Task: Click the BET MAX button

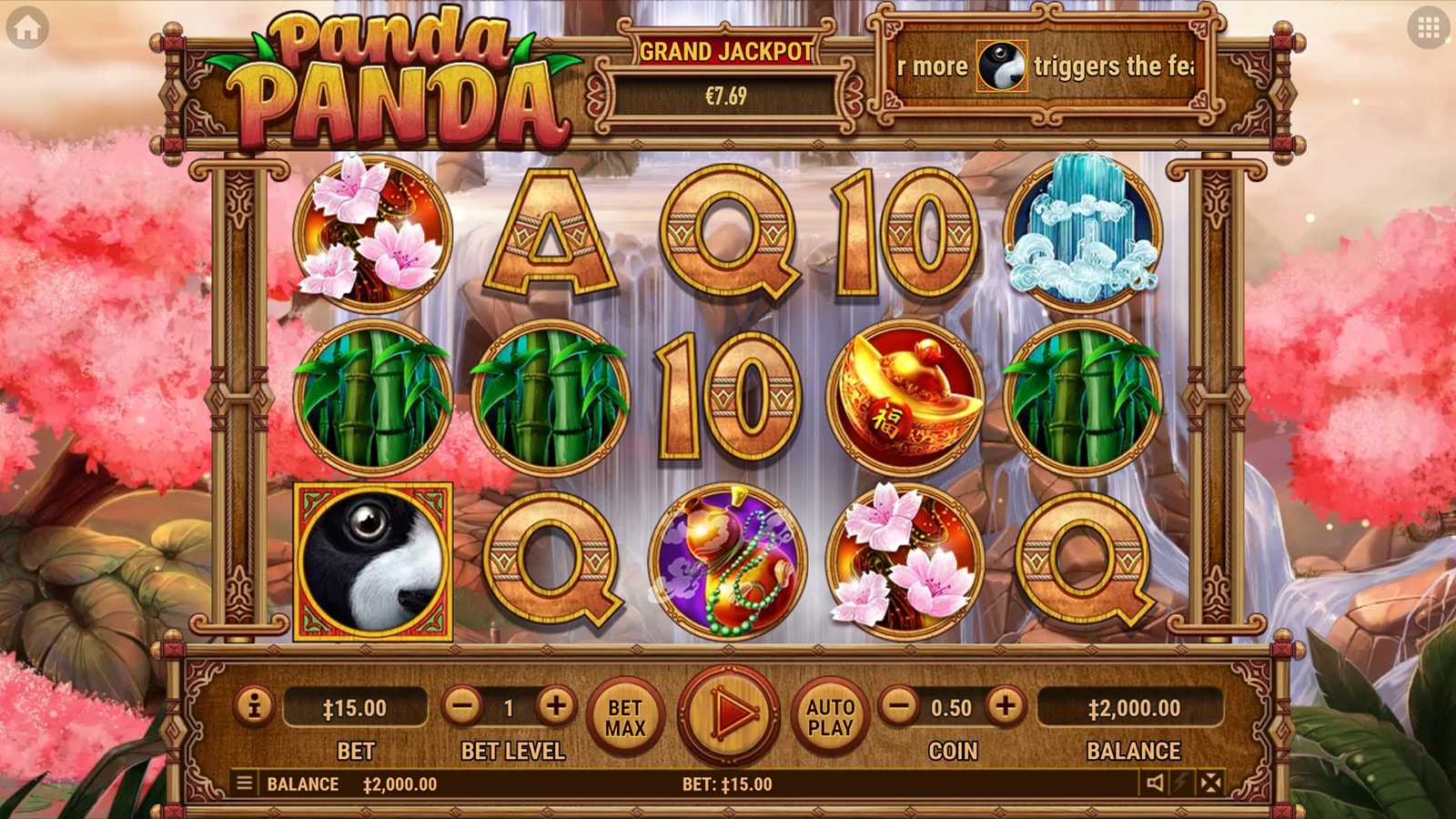Action: click(625, 717)
